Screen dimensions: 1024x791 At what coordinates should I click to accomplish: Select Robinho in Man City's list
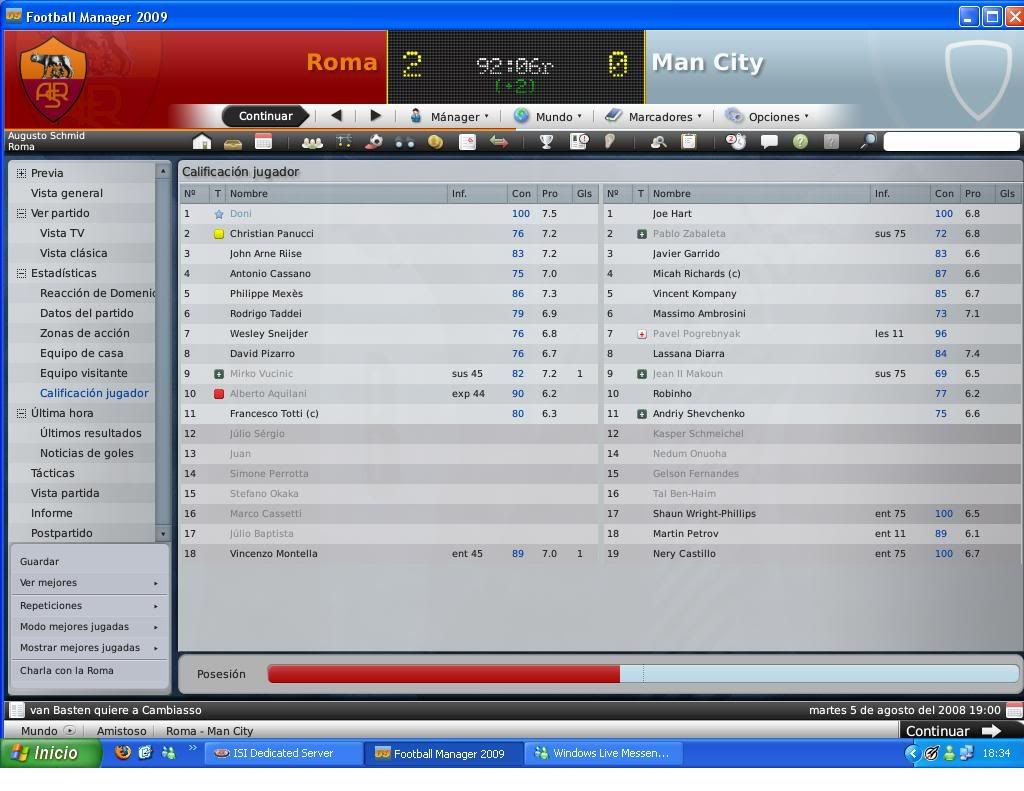coord(672,393)
